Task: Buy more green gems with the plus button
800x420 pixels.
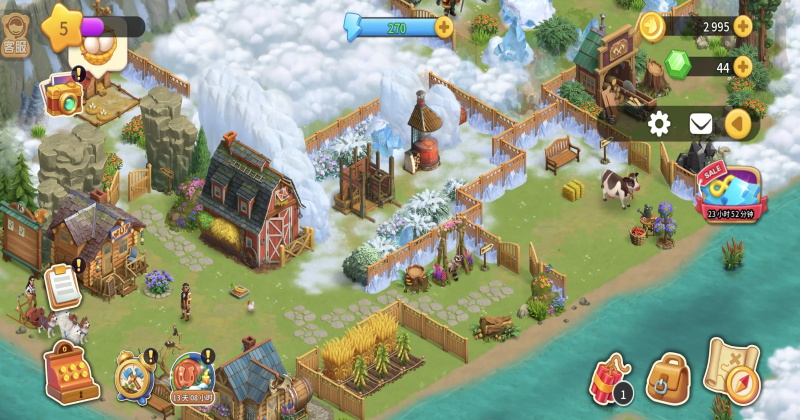Action: coord(743,66)
